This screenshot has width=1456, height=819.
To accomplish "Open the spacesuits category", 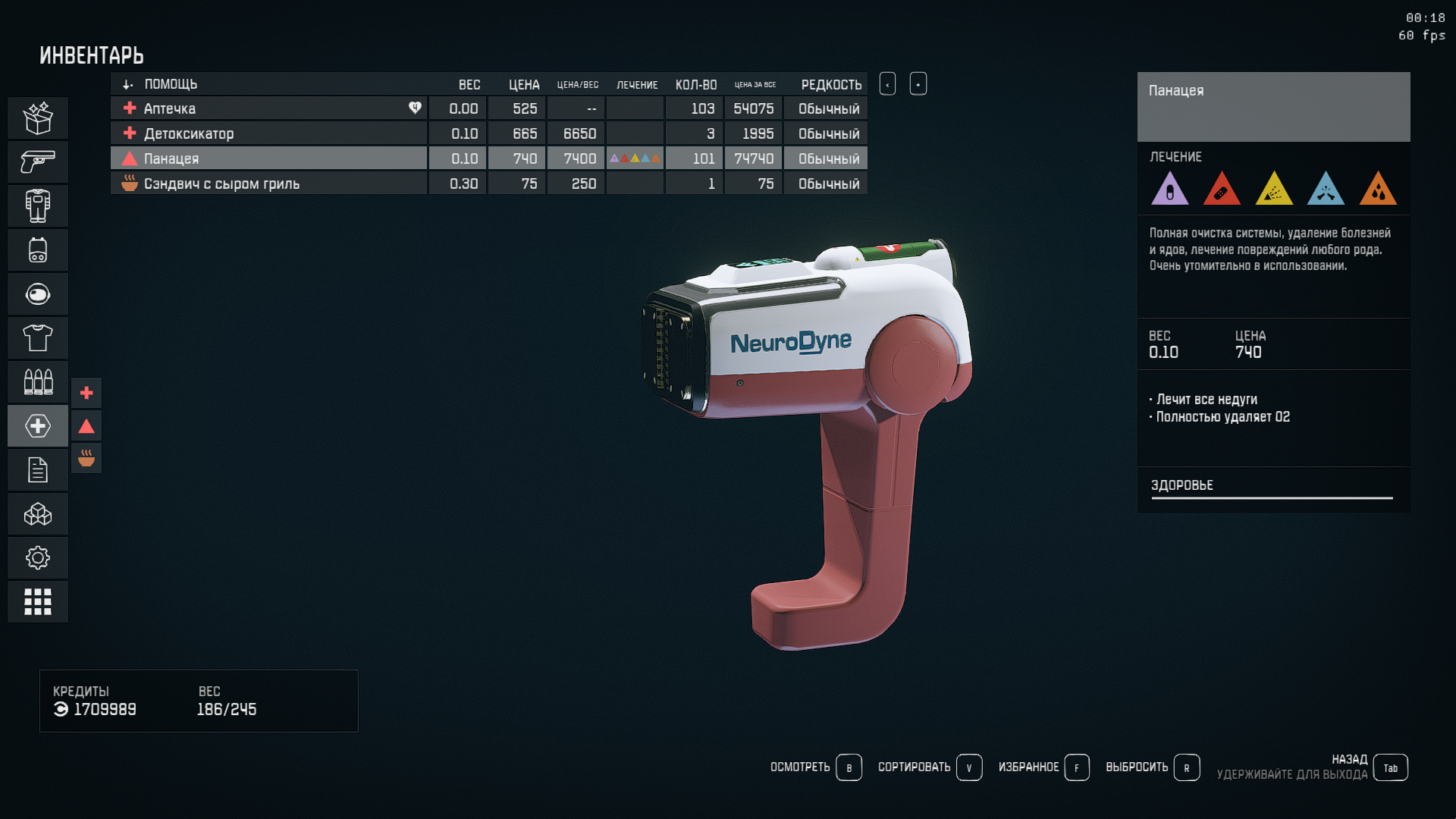I will 38,206.
